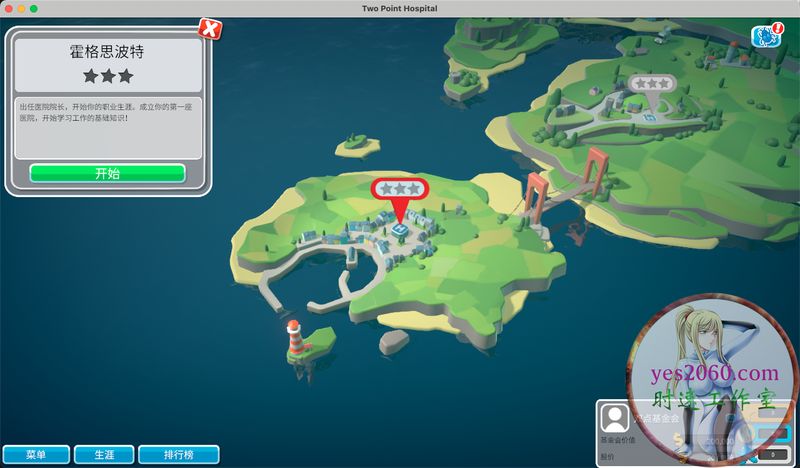800x468 pixels.
Task: Select the grey three-star hospital map marker
Action: (x=650, y=85)
